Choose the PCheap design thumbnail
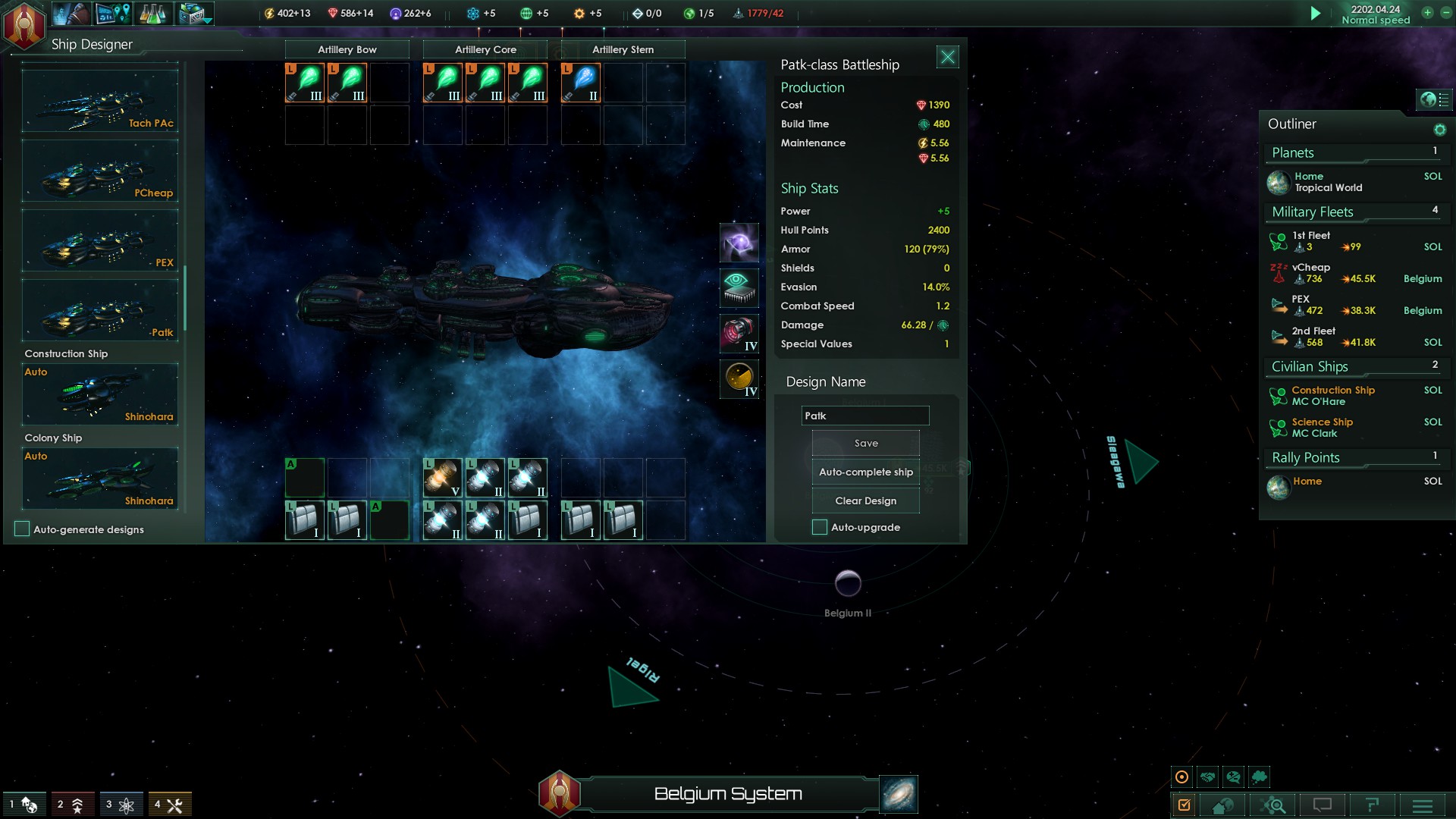Viewport: 1456px width, 819px height. [100, 171]
